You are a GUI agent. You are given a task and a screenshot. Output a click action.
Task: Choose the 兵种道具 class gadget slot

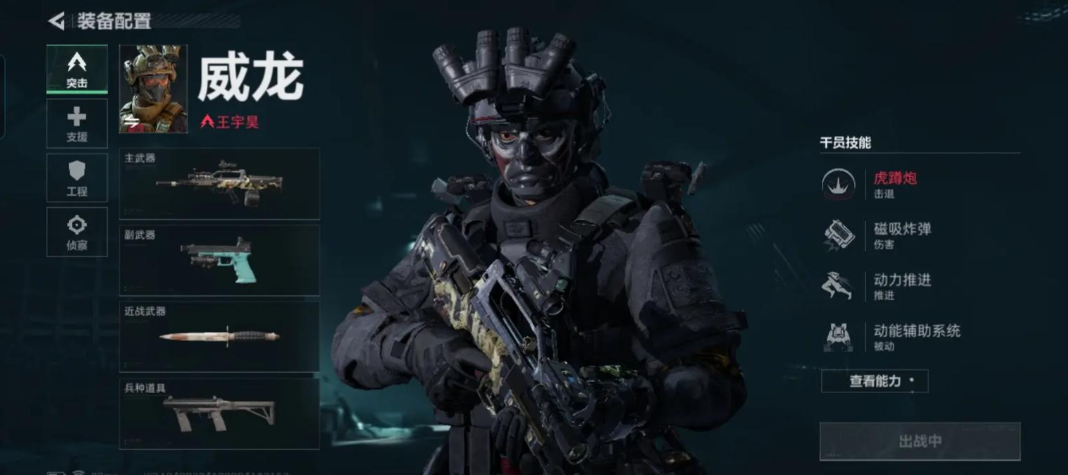click(x=220, y=412)
